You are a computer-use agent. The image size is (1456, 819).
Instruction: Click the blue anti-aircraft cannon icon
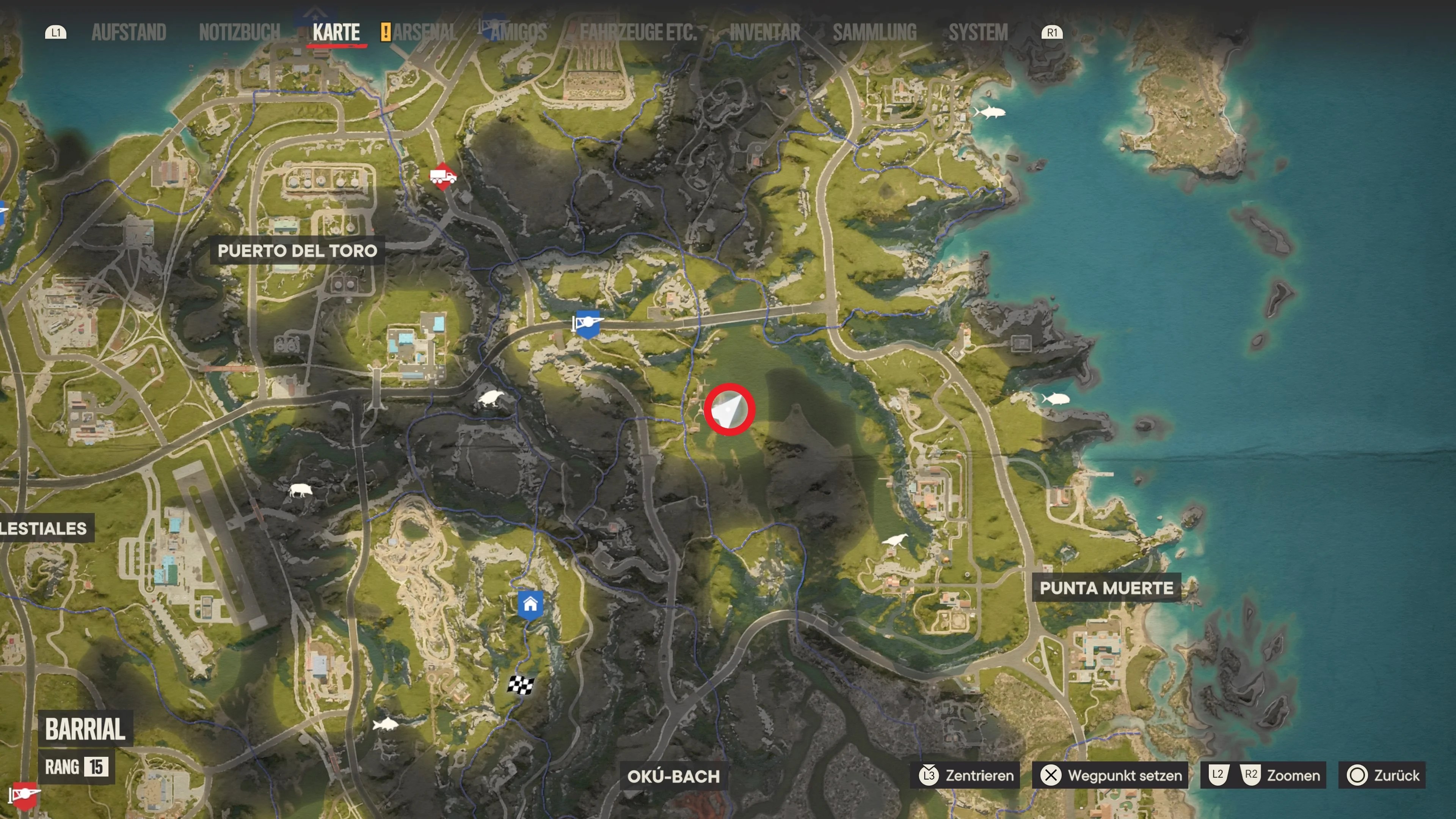coord(588,323)
